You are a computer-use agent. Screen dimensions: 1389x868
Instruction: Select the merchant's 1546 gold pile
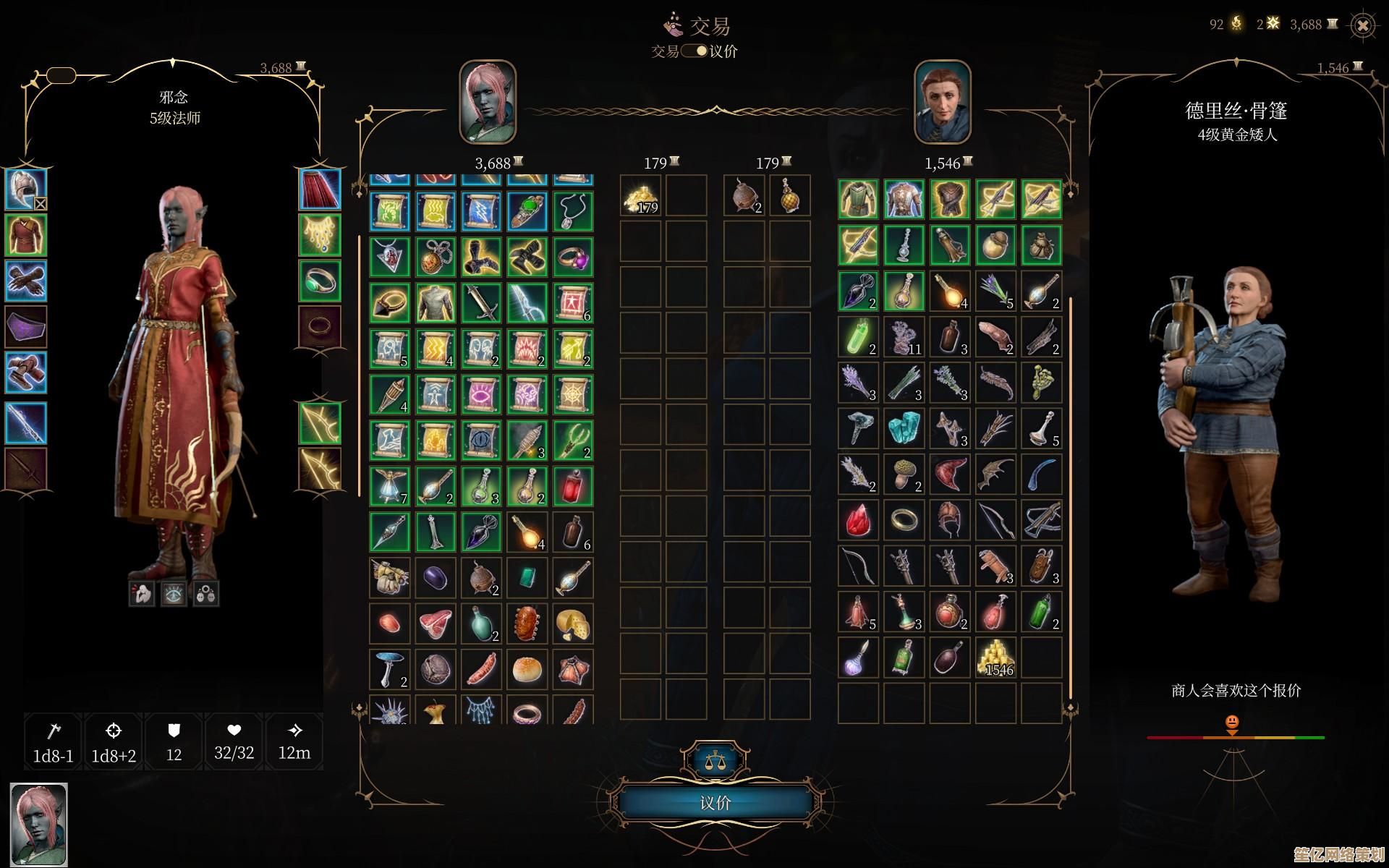pos(995,658)
